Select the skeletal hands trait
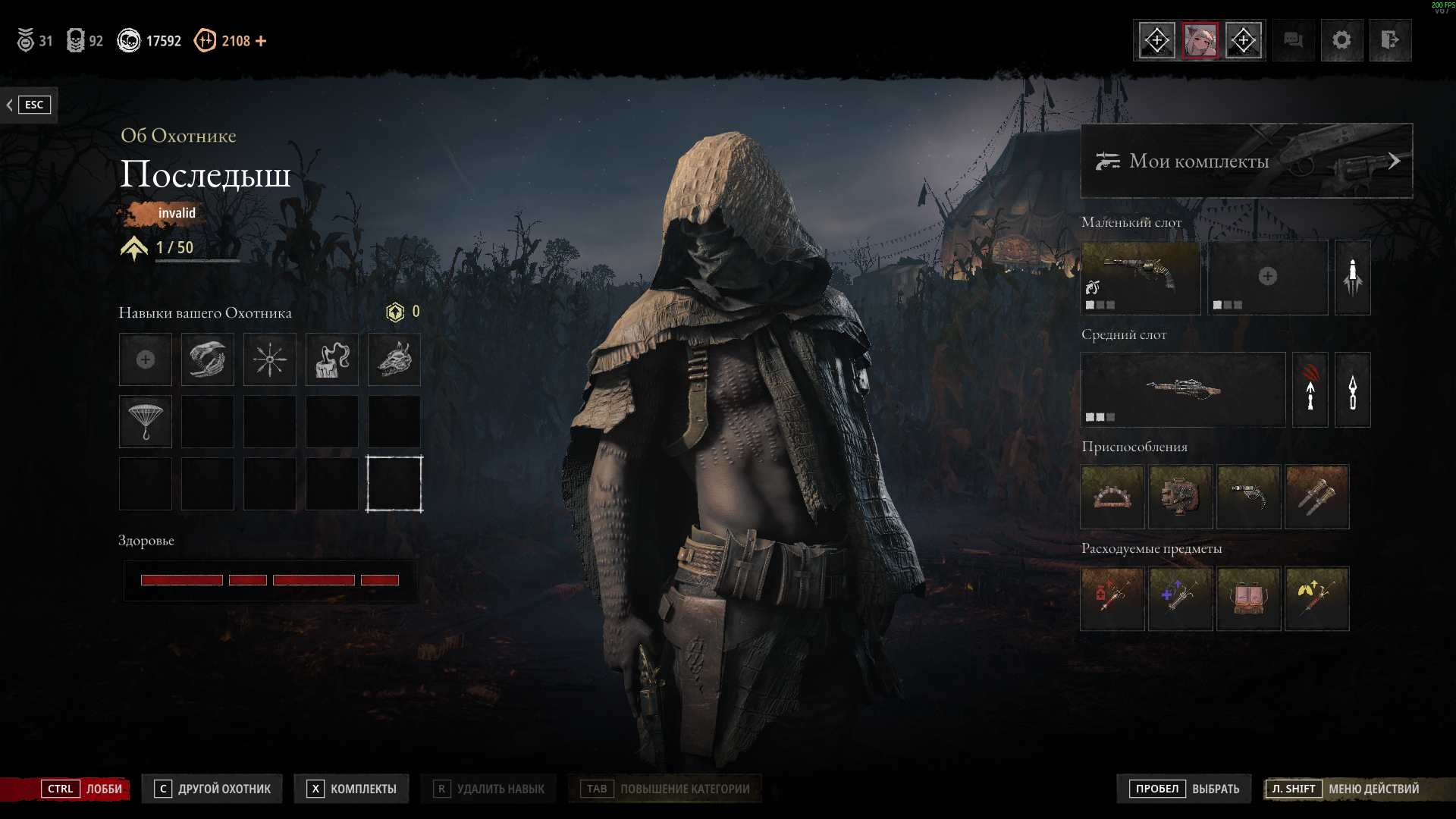1456x819 pixels. [208, 359]
